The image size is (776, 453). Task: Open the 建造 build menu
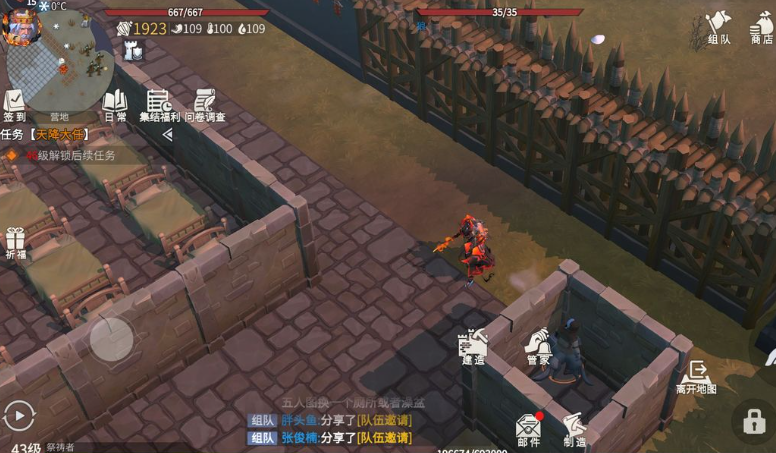(x=472, y=346)
